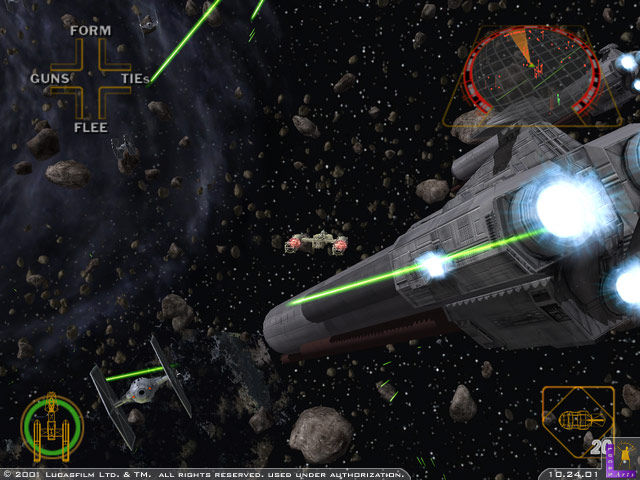This screenshot has height=480, width=640.
Task: Order wingmen with the FLEE command
Action: click(x=90, y=127)
